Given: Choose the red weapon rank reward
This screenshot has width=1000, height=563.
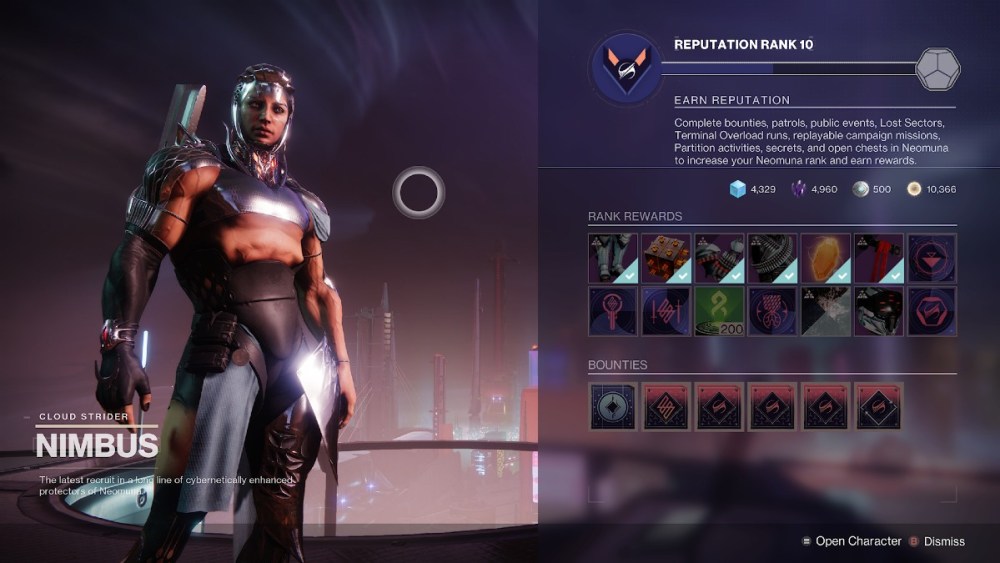Looking at the screenshot, I should coord(878,258).
